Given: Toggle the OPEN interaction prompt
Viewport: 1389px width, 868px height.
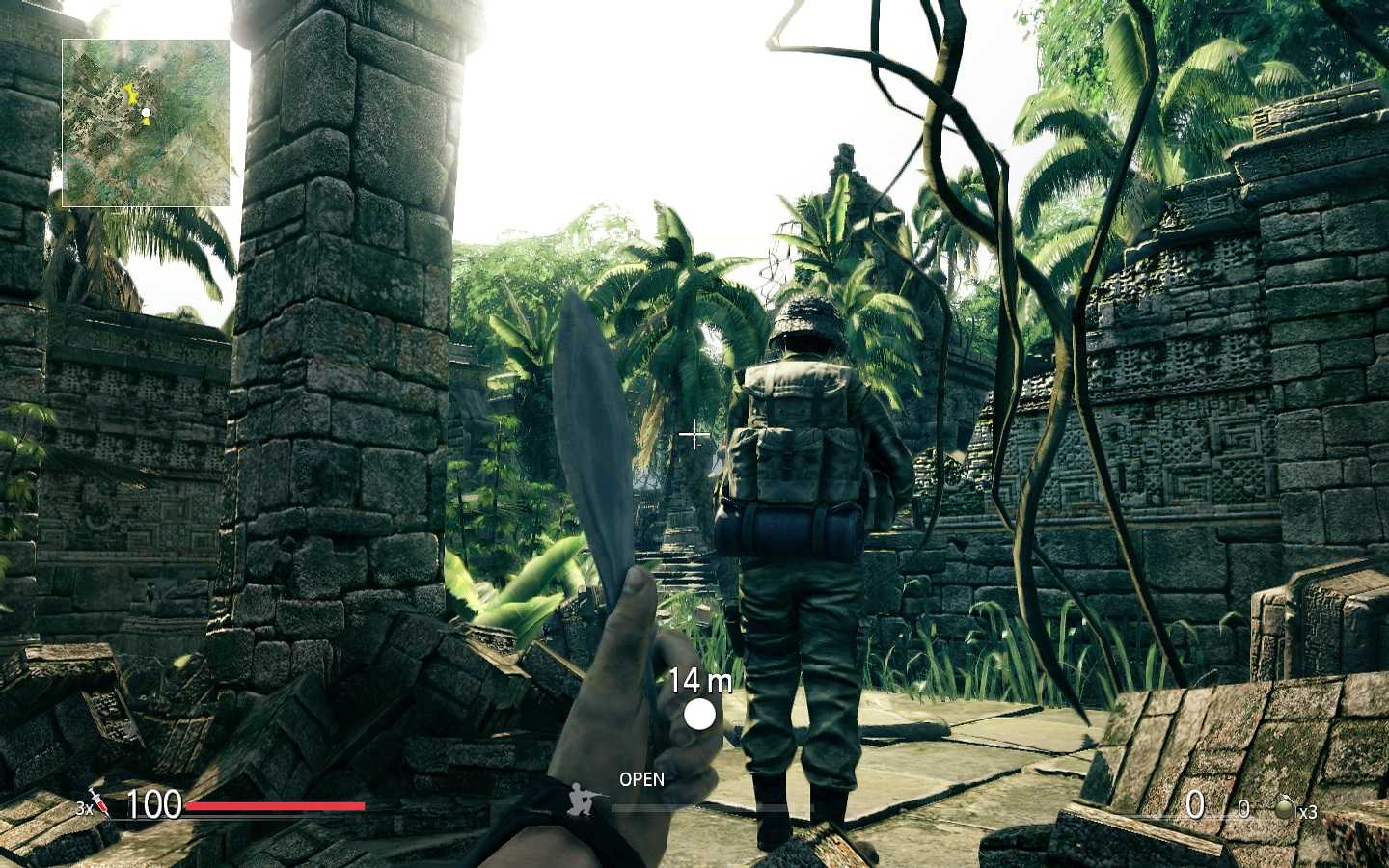Looking at the screenshot, I should pyautogui.click(x=640, y=779).
